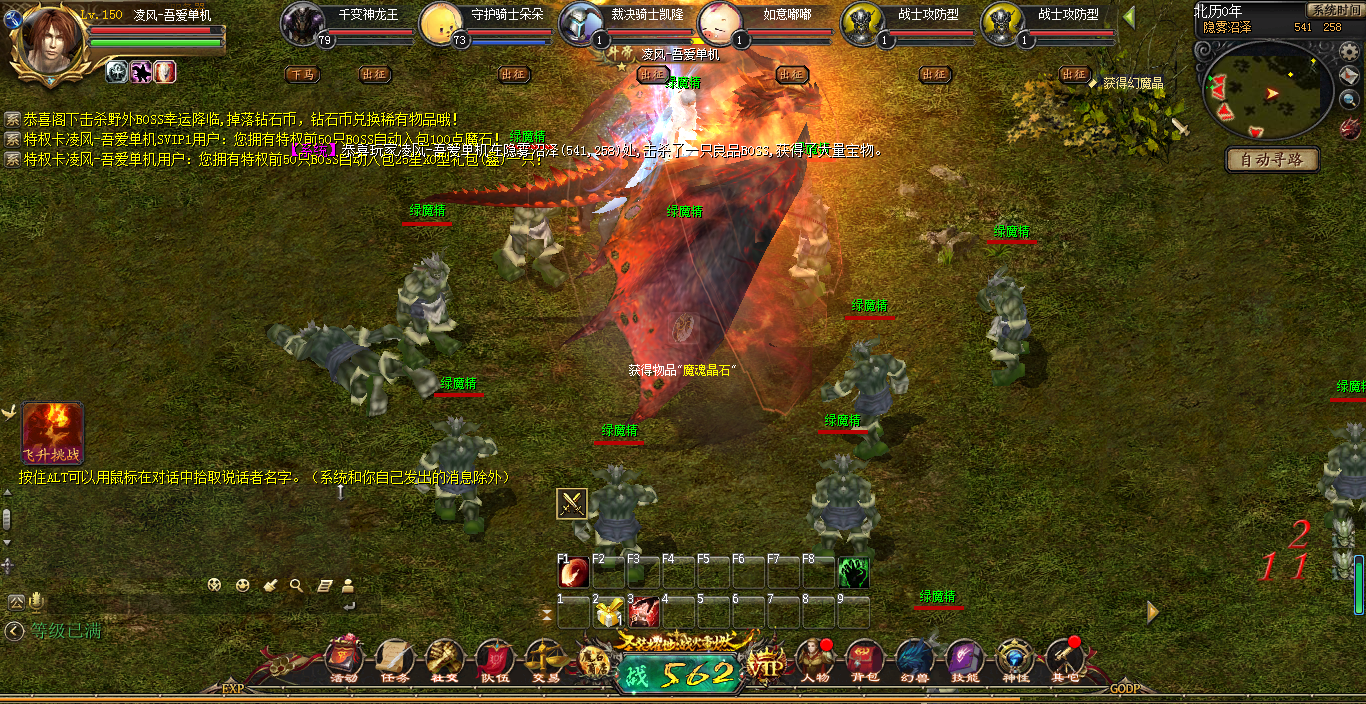Open the 幻兽 (Pets) dragon menu
The height and width of the screenshot is (704, 1366).
[914, 659]
